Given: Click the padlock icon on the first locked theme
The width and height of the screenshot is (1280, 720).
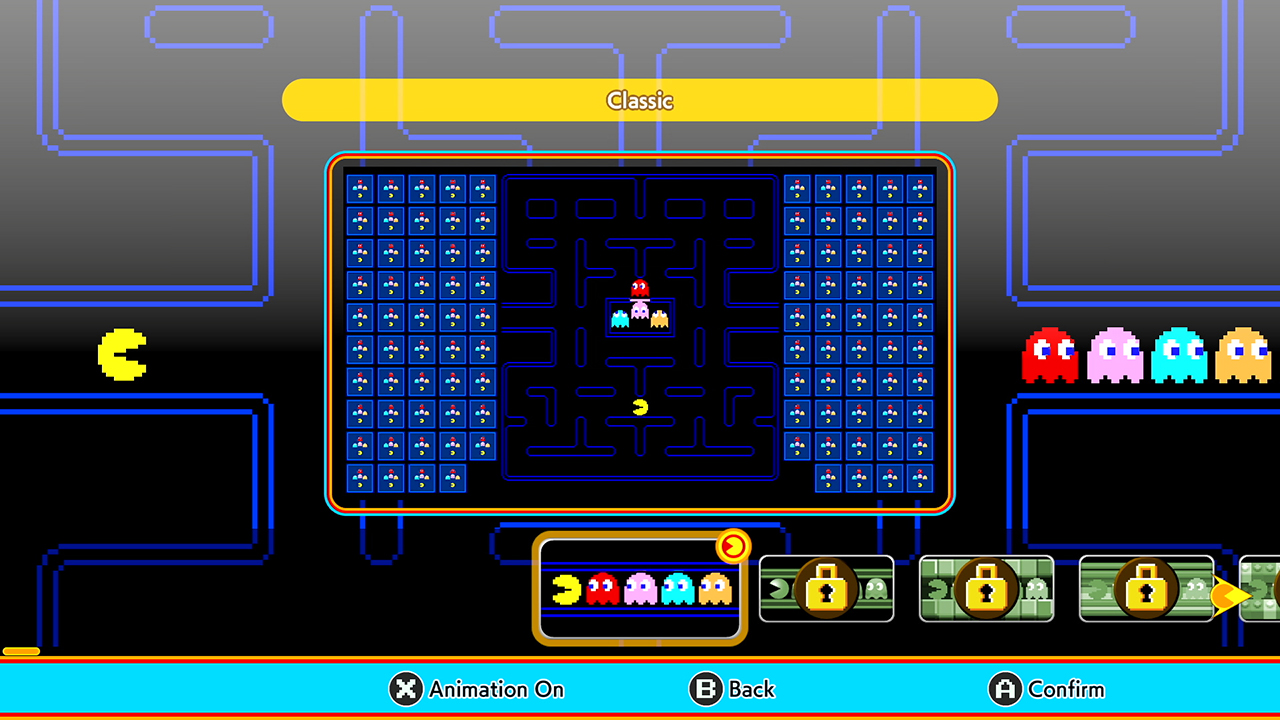Looking at the screenshot, I should [827, 590].
